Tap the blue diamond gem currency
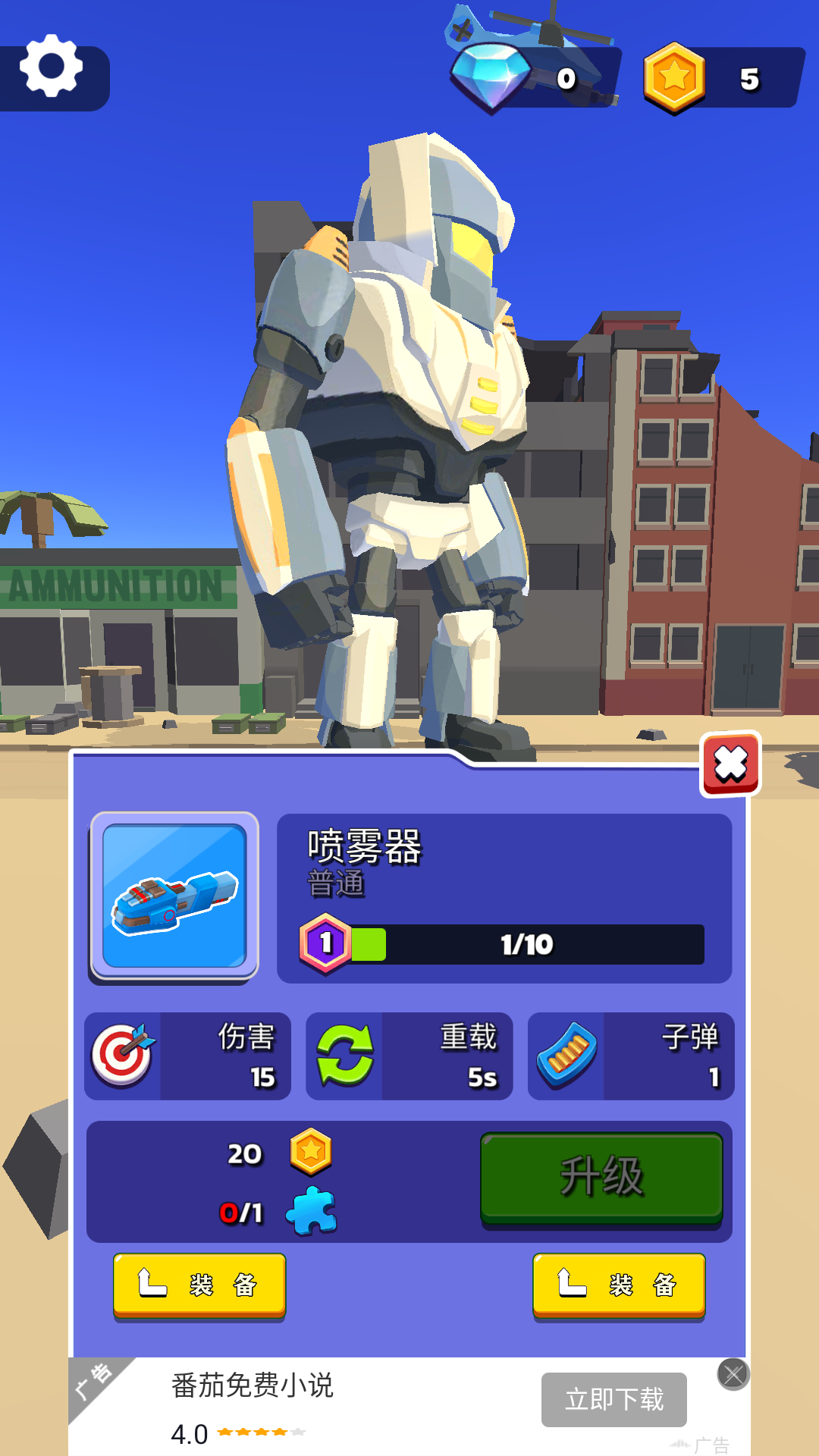 491,77
